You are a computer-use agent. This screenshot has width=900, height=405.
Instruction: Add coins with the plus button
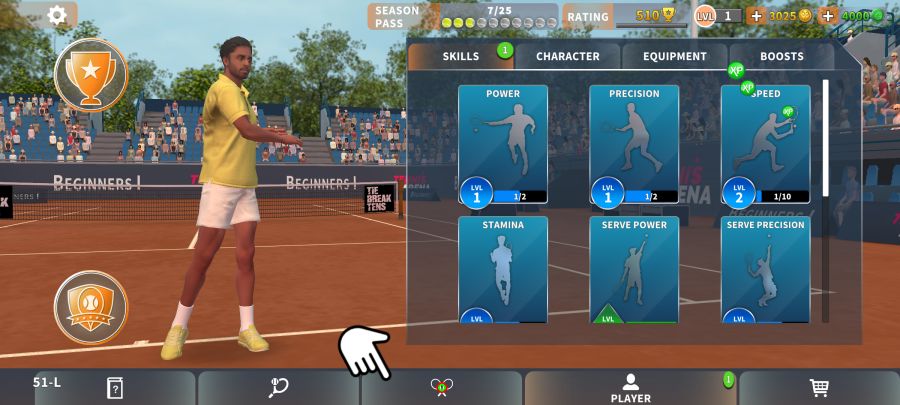tap(755, 16)
